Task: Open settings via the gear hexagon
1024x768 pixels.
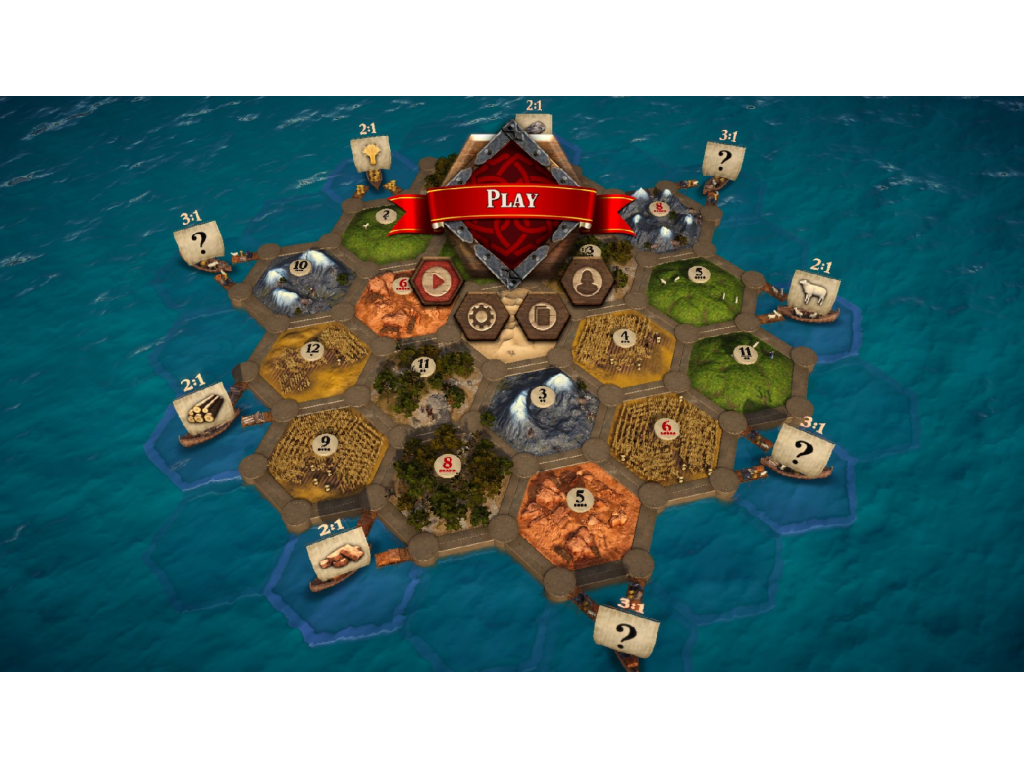Action: pyautogui.click(x=482, y=317)
